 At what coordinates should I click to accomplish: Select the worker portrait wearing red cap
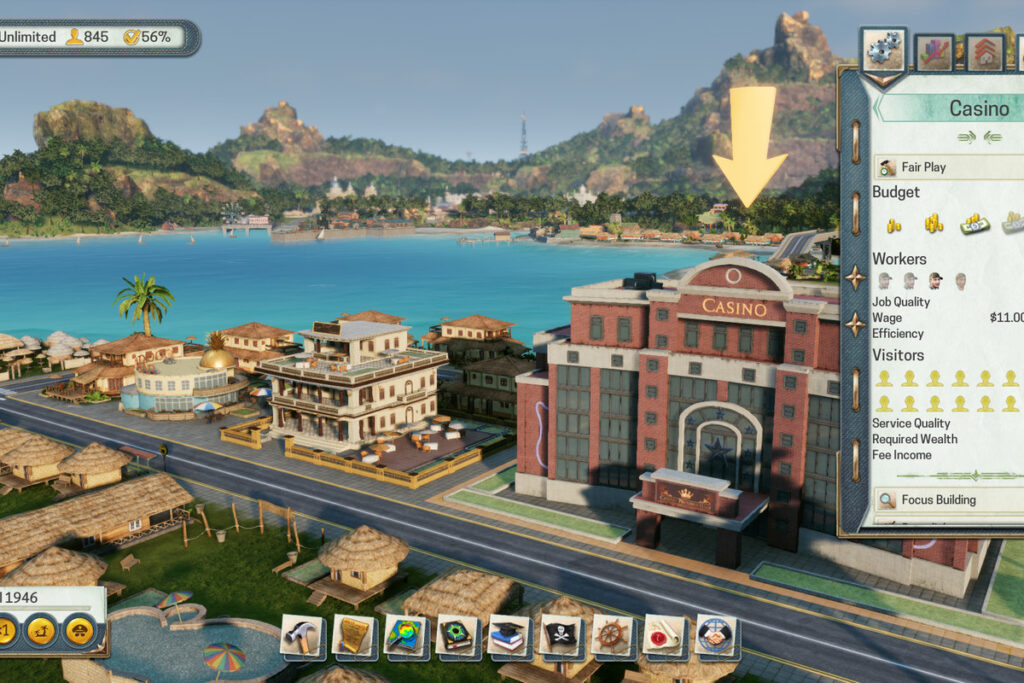coord(934,281)
